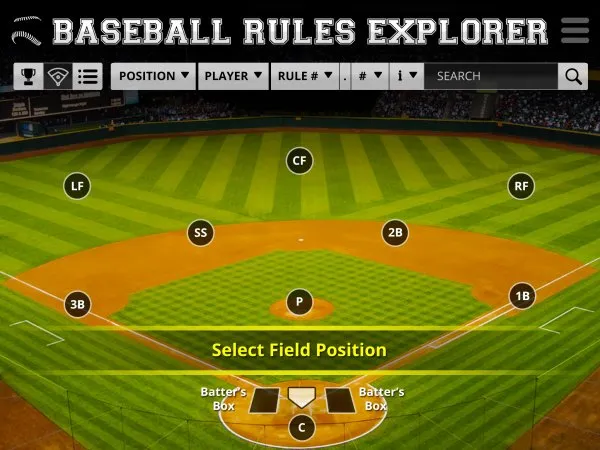600x450 pixels.
Task: Click the trophy icon button
Action: pyautogui.click(x=29, y=76)
